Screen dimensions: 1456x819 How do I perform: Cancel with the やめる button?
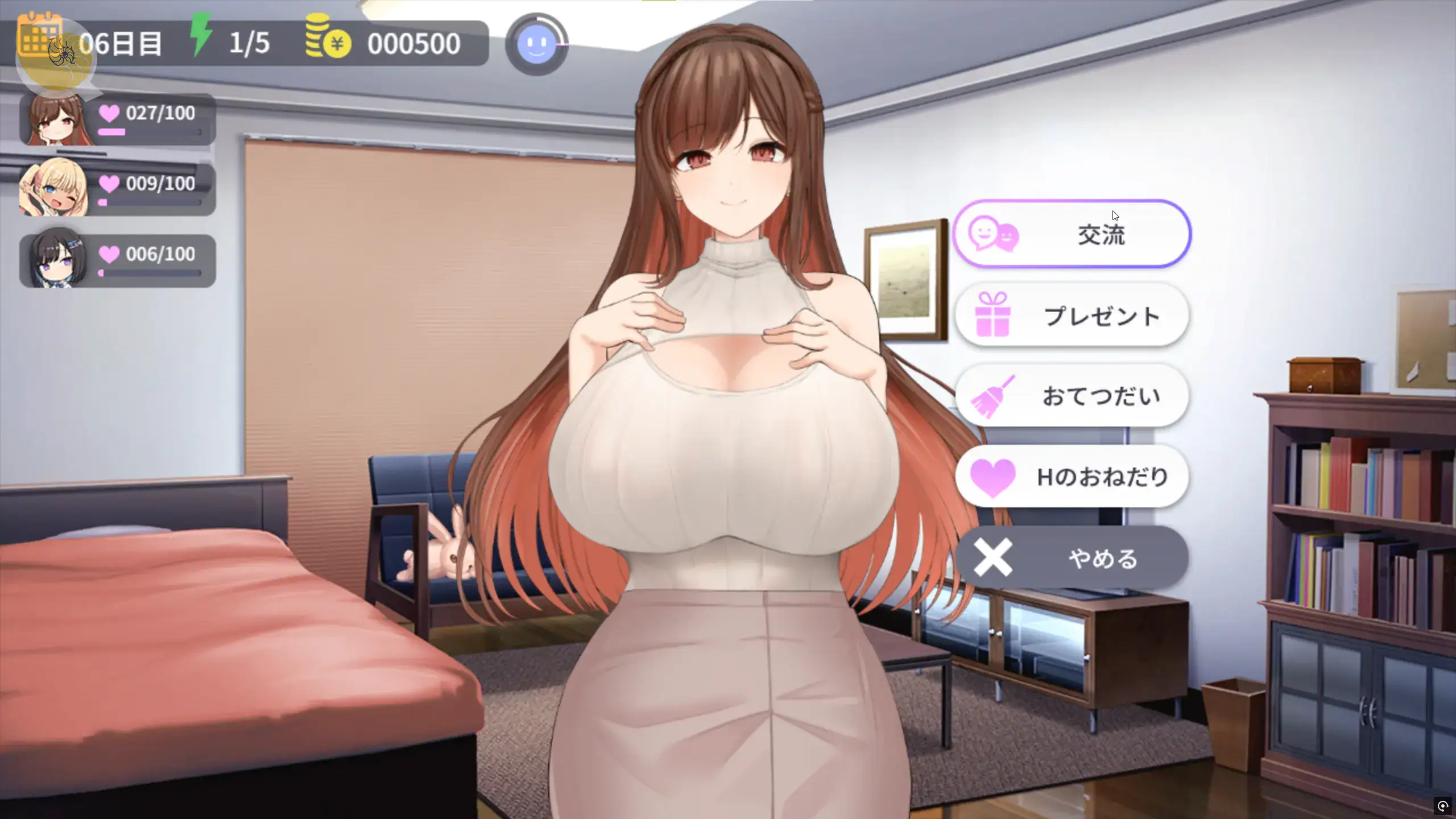pos(1072,558)
